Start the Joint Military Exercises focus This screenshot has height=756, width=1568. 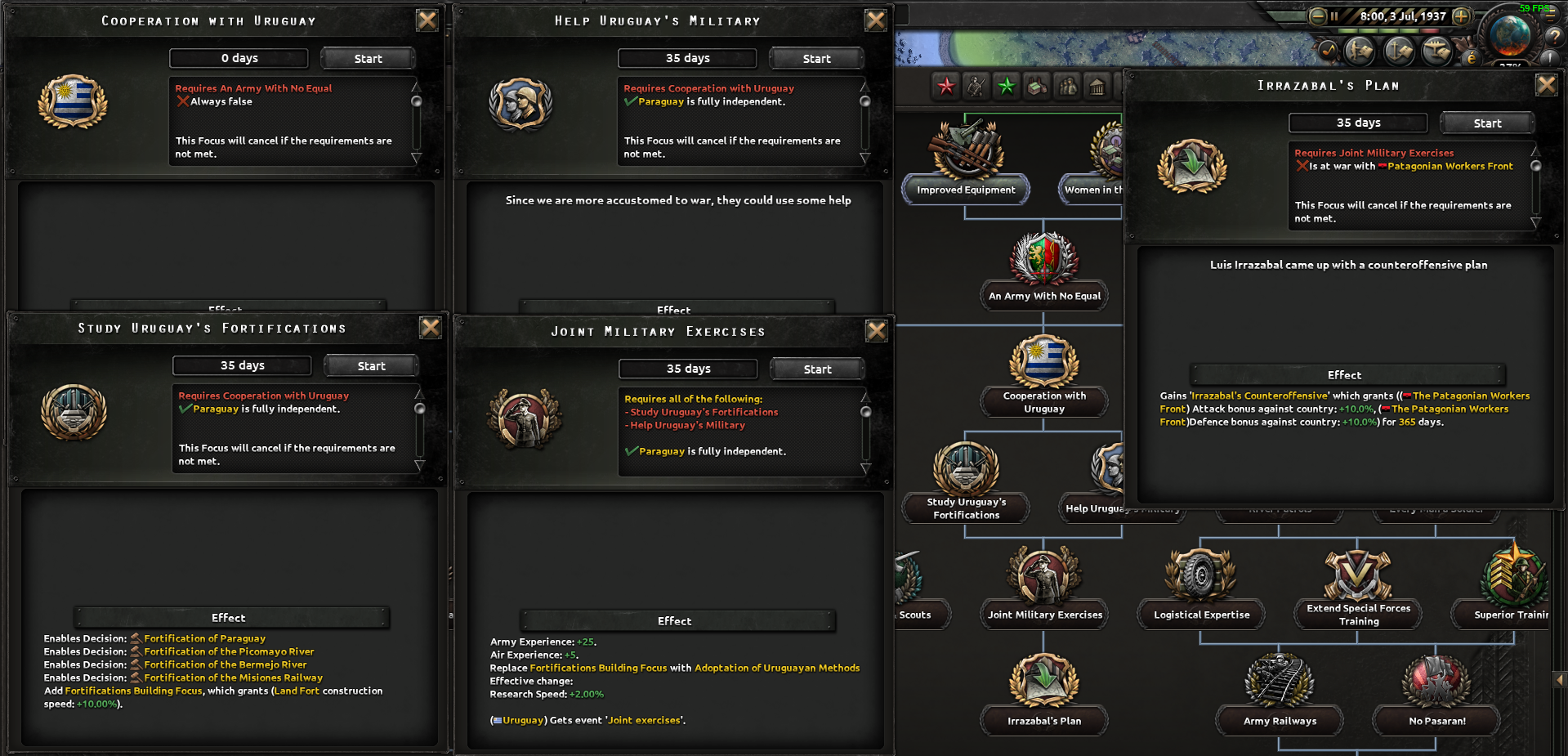(816, 369)
